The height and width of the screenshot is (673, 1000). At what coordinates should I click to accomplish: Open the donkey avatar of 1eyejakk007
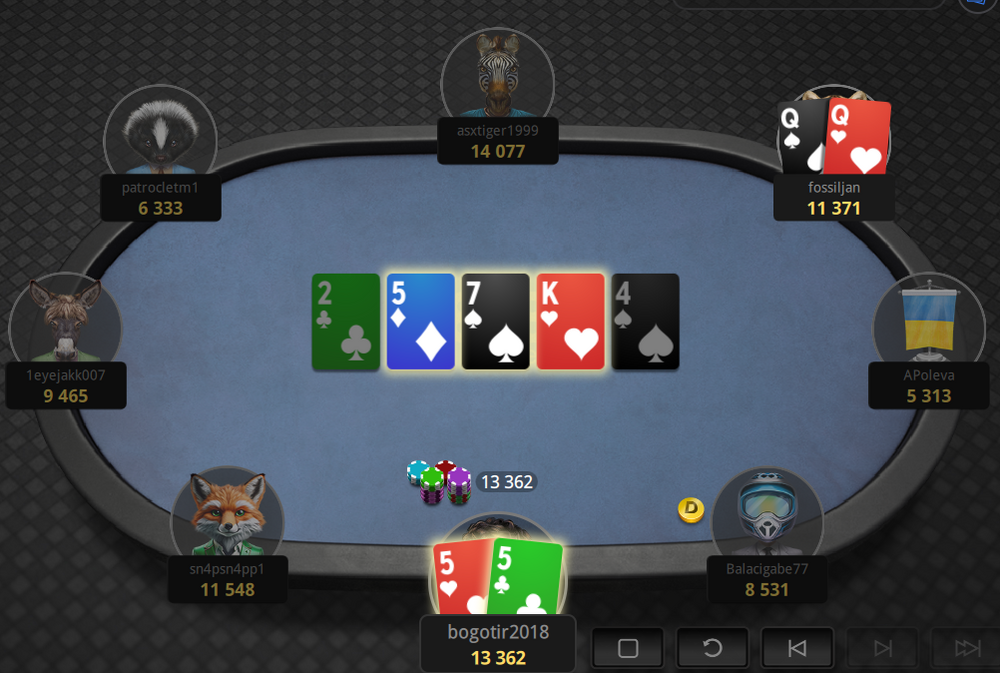[66, 322]
